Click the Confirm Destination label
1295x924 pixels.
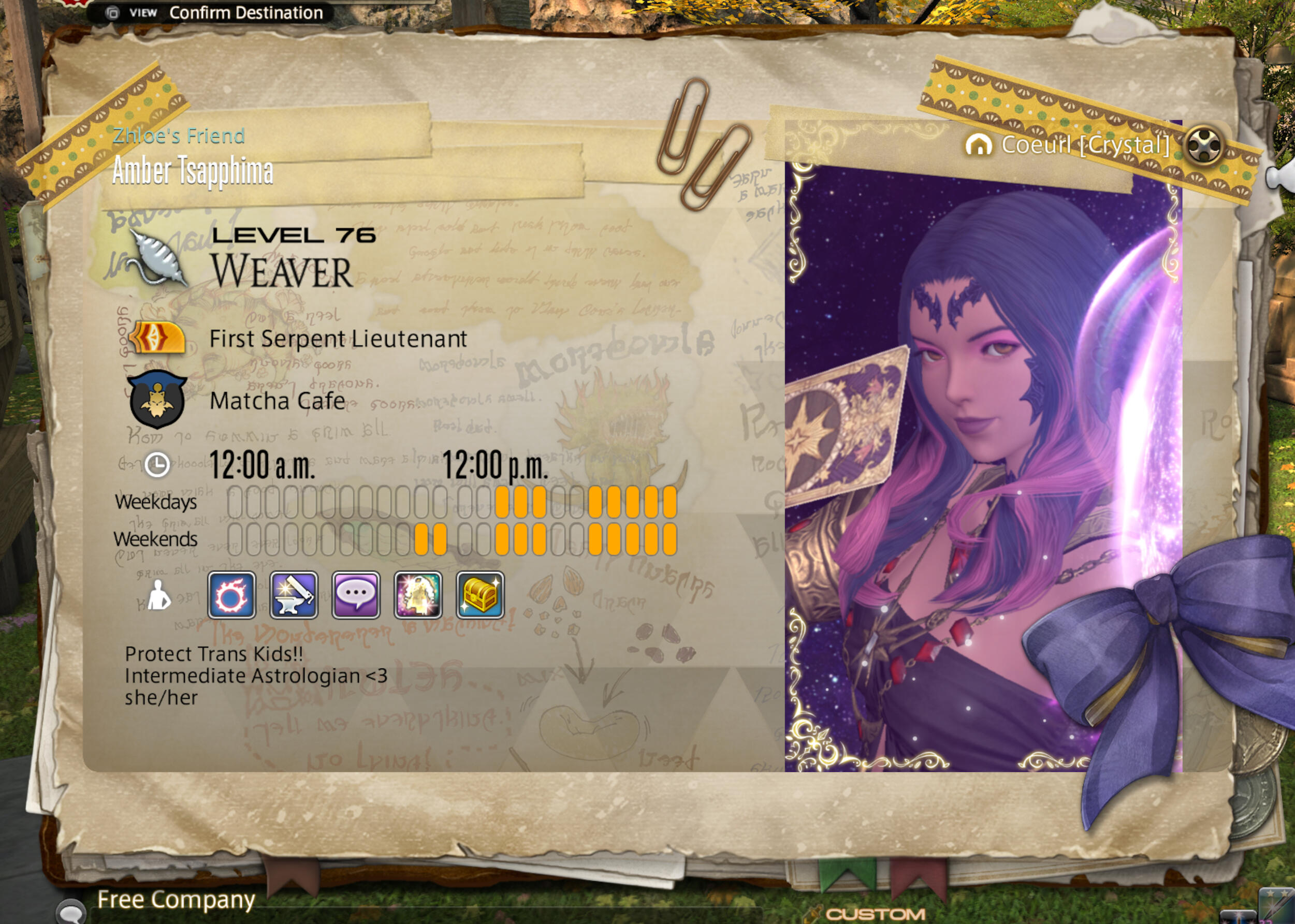tap(246, 12)
